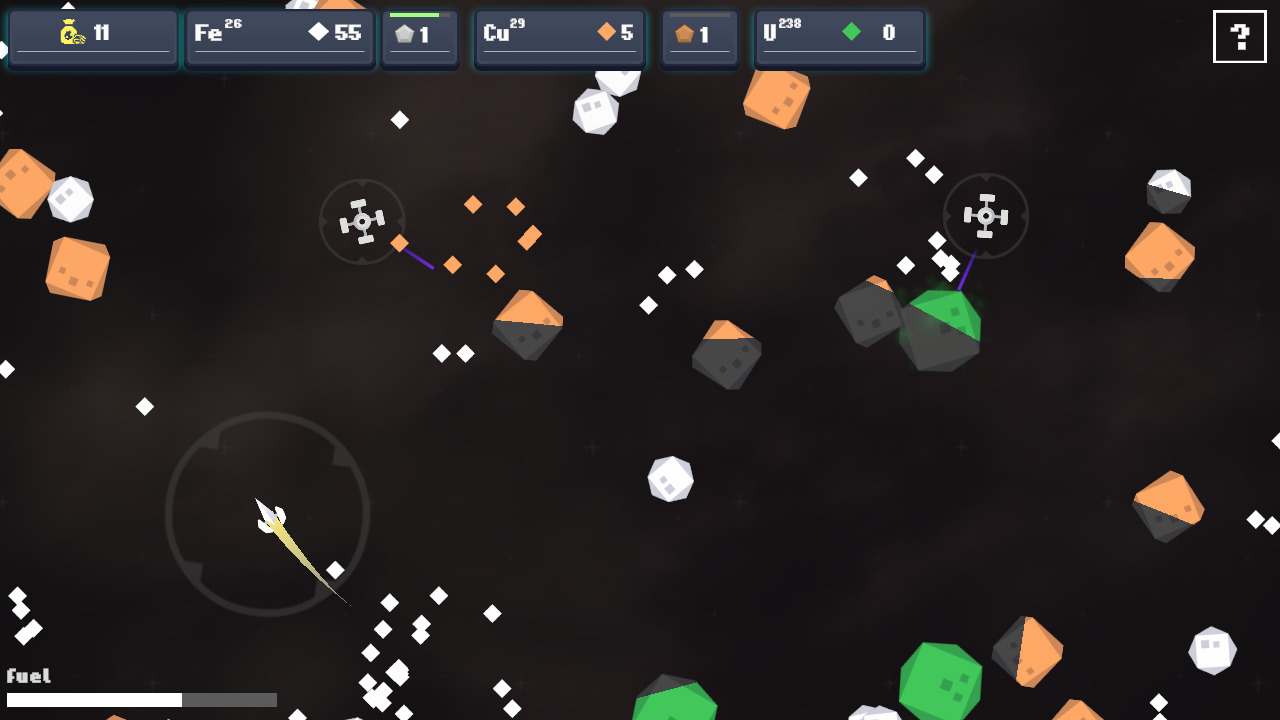Open the question mark help button
This screenshot has width=1280, height=720.
click(1239, 37)
